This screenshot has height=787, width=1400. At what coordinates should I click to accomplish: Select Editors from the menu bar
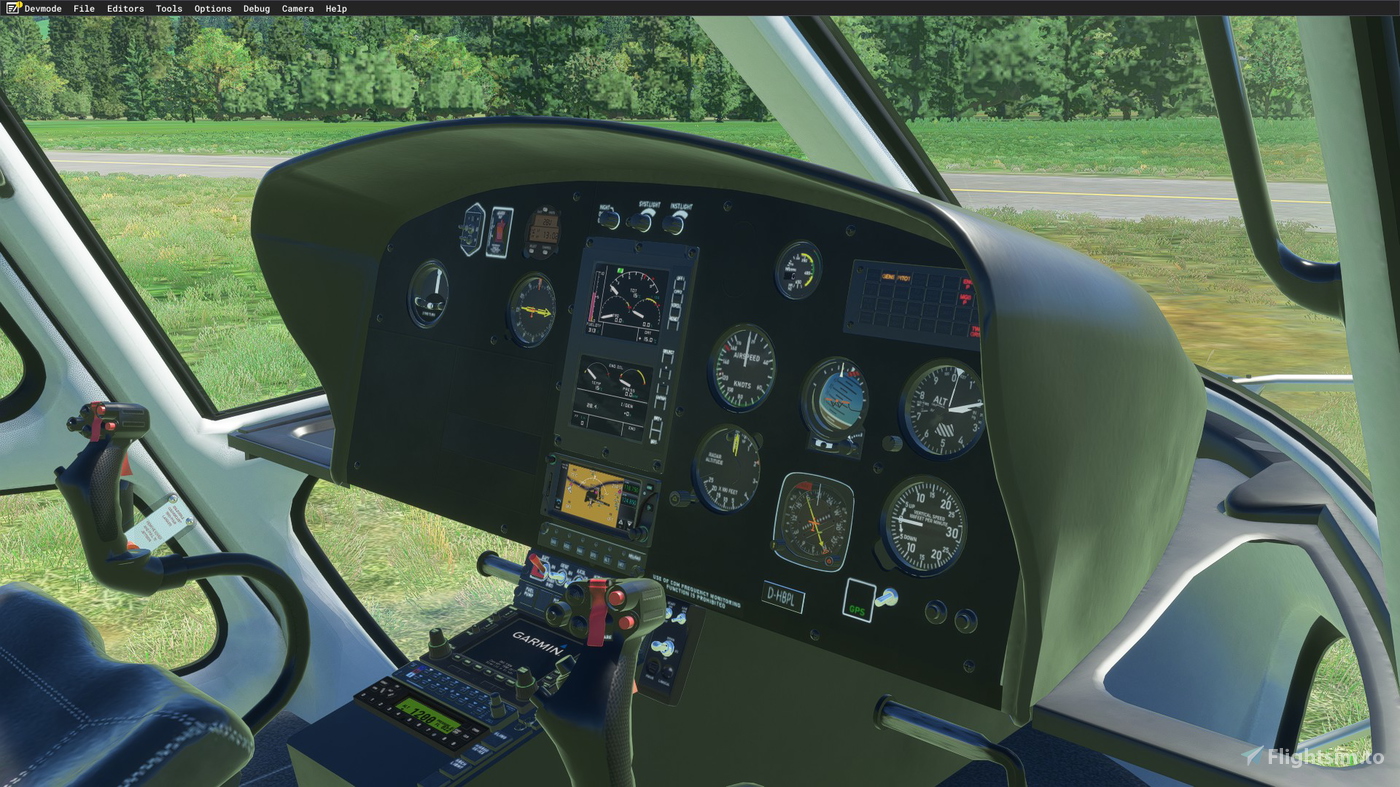(125, 8)
